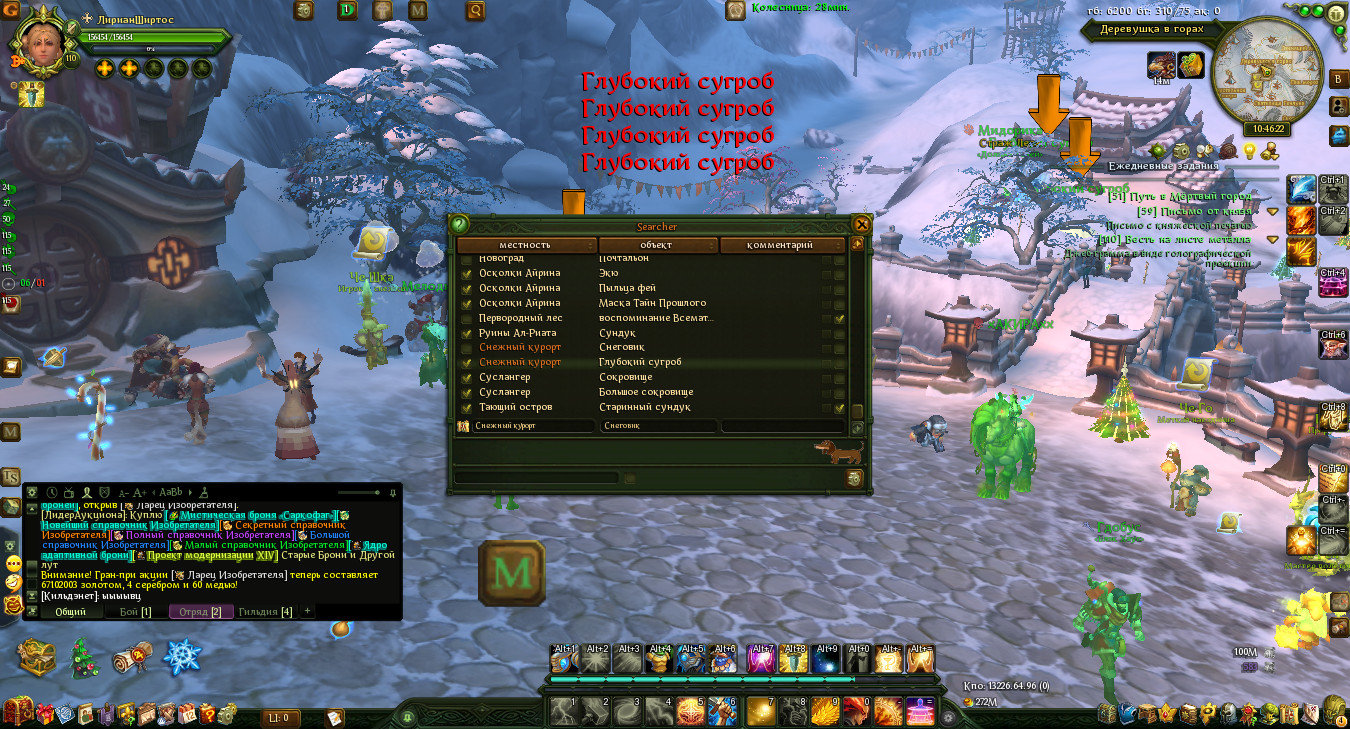The width and height of the screenshot is (1350, 729).
Task: Click the объект input field containing Снеговик
Action: coord(657,426)
